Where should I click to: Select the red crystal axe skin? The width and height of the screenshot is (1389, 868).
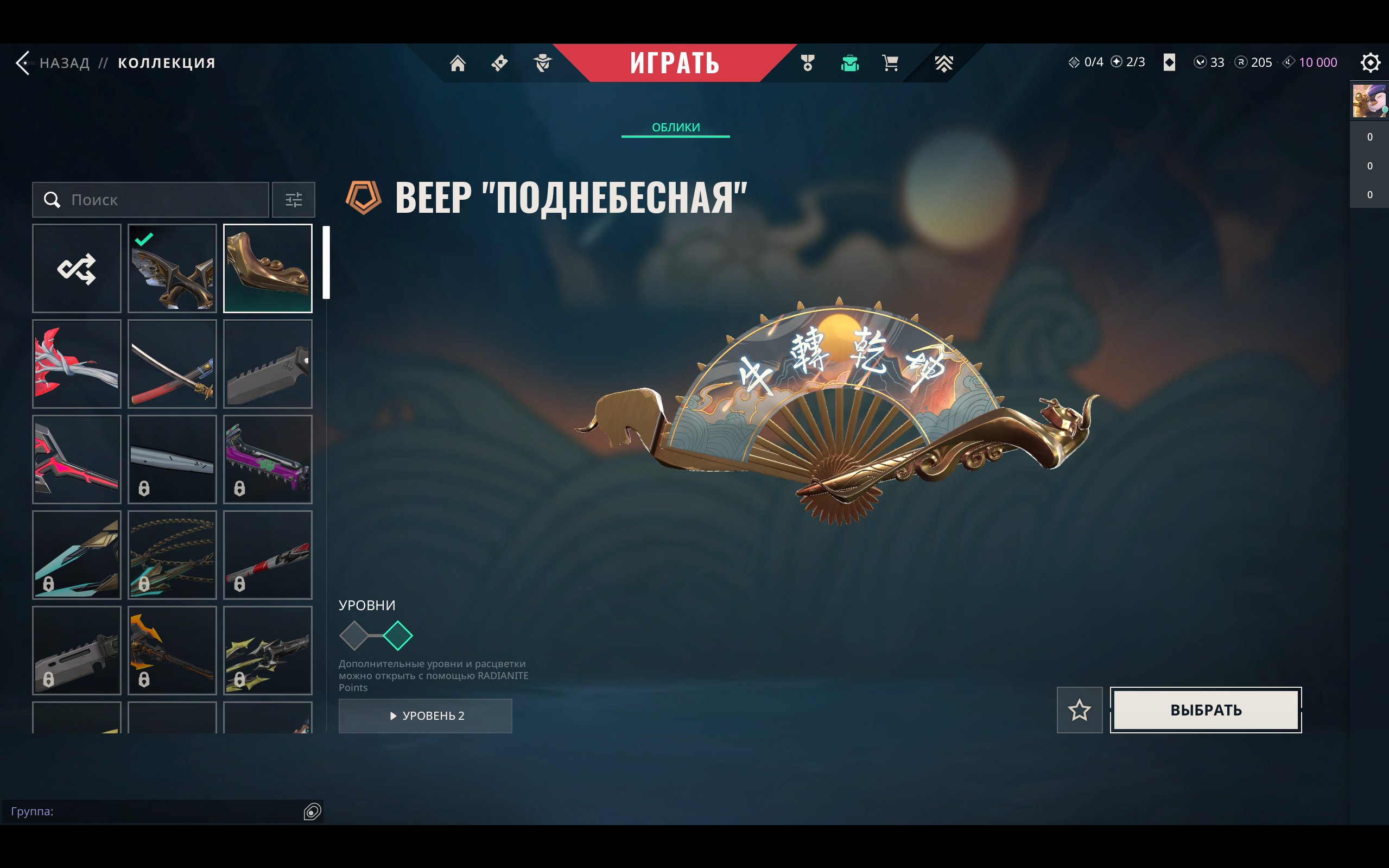(x=77, y=364)
